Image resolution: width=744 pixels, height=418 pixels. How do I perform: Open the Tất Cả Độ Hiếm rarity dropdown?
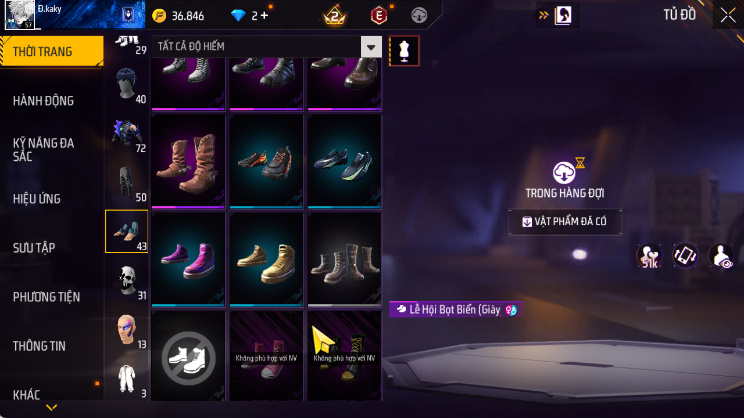tap(267, 47)
